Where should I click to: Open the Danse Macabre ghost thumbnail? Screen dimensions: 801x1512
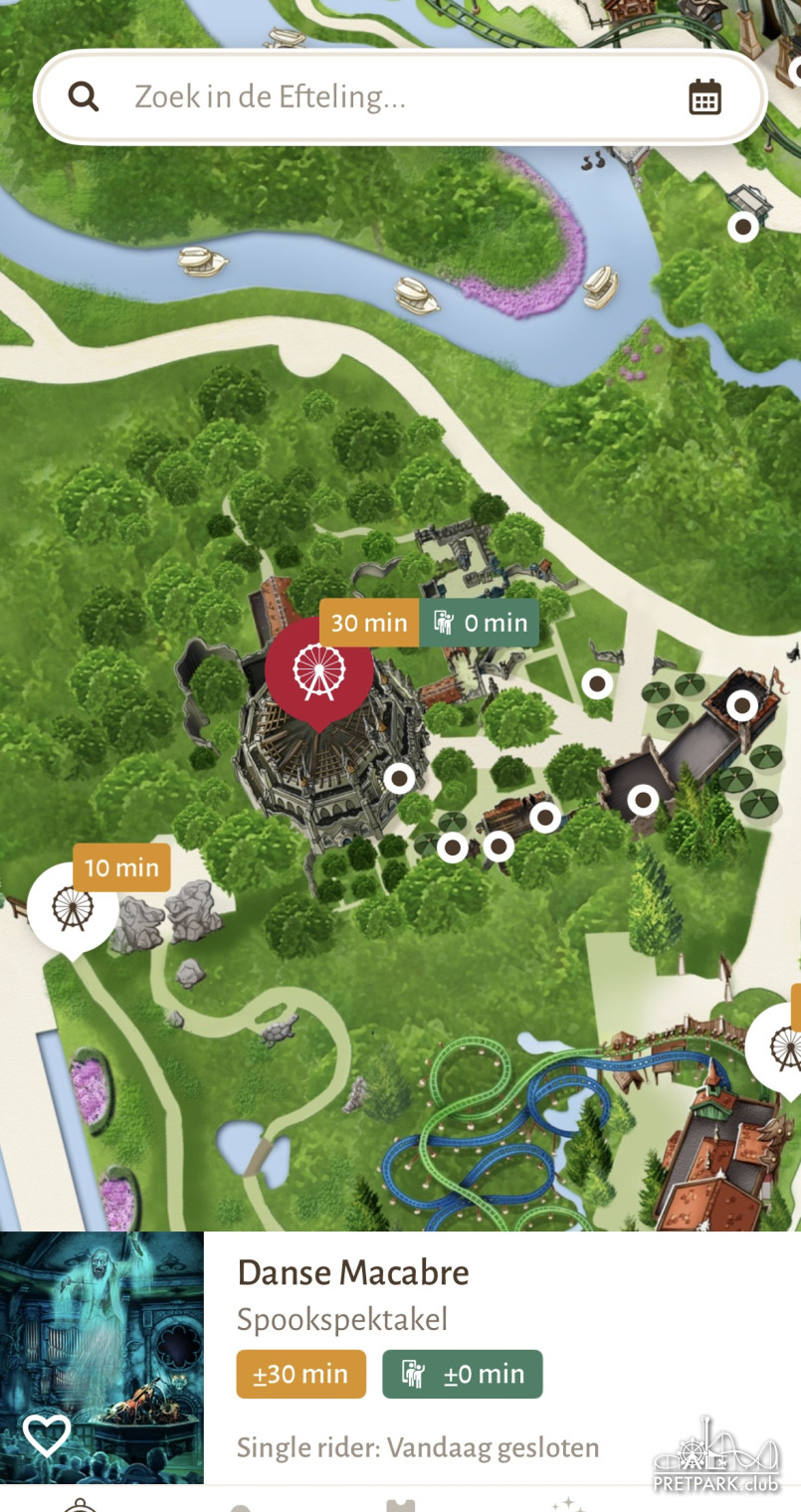(x=101, y=1333)
